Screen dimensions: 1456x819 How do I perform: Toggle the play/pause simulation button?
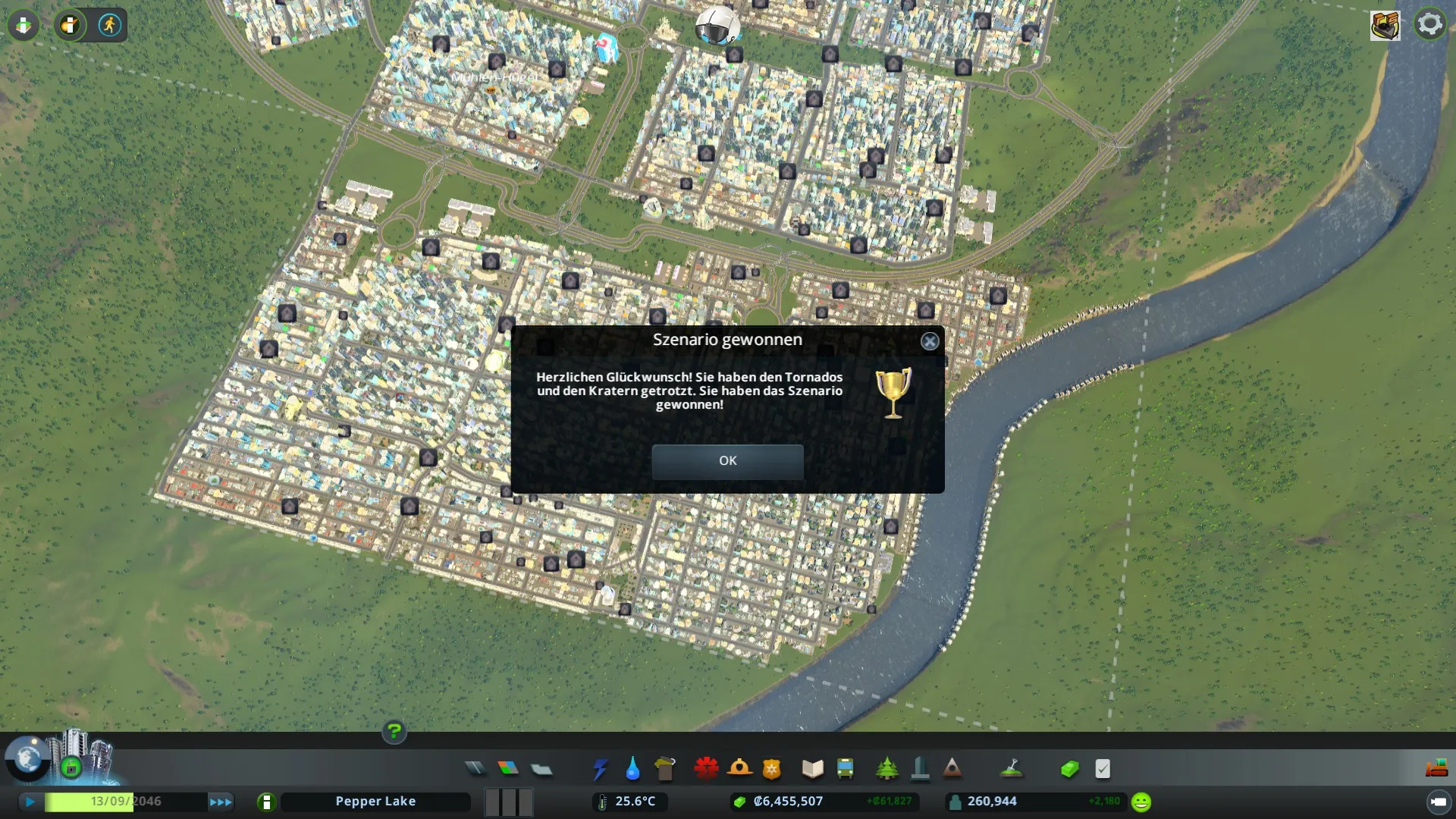30,802
